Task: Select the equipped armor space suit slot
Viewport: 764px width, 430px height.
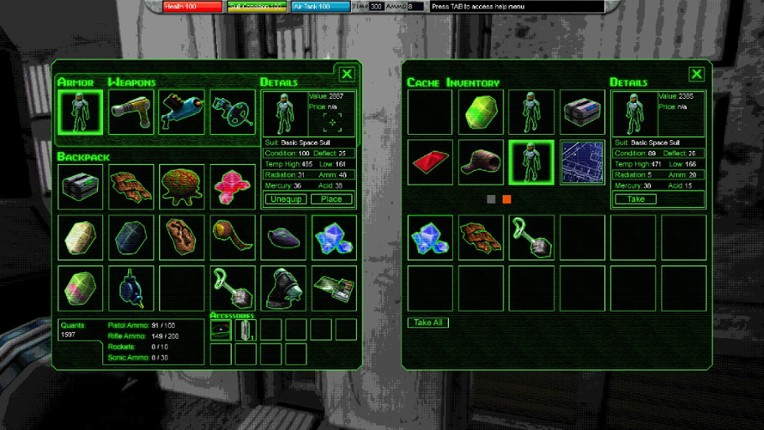Action: pyautogui.click(x=80, y=112)
